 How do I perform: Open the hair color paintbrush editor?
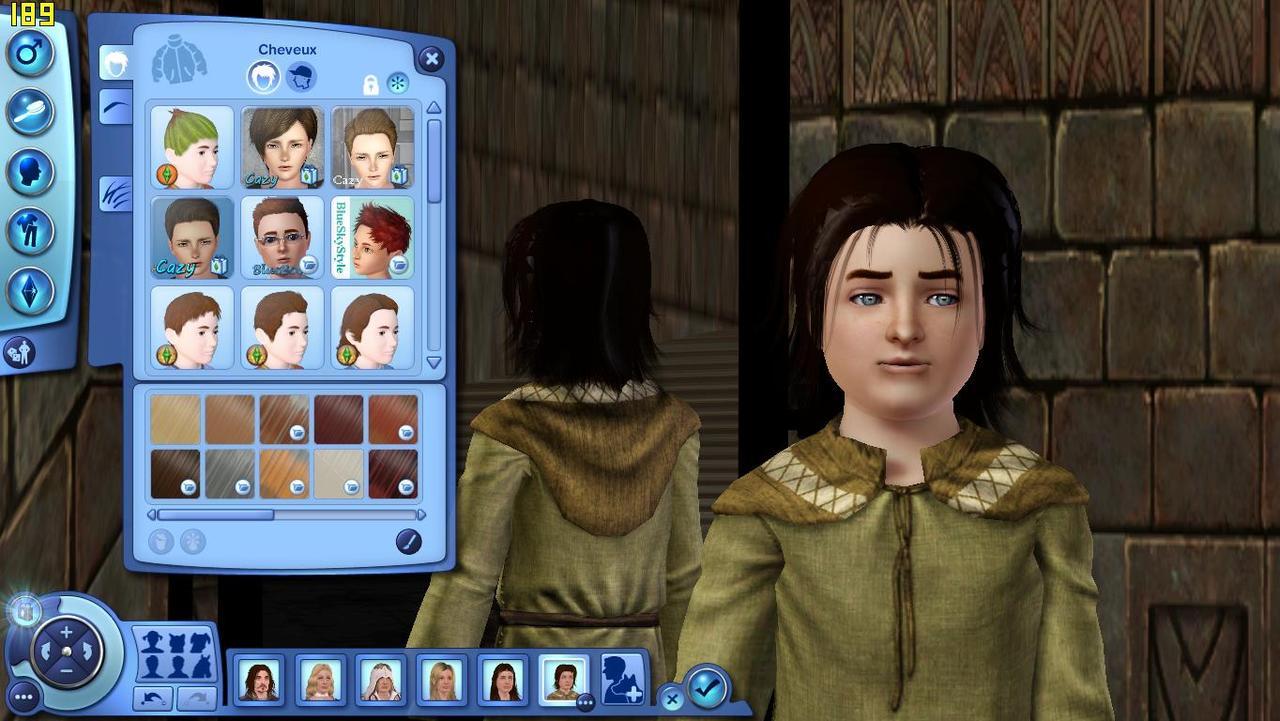[x=408, y=542]
